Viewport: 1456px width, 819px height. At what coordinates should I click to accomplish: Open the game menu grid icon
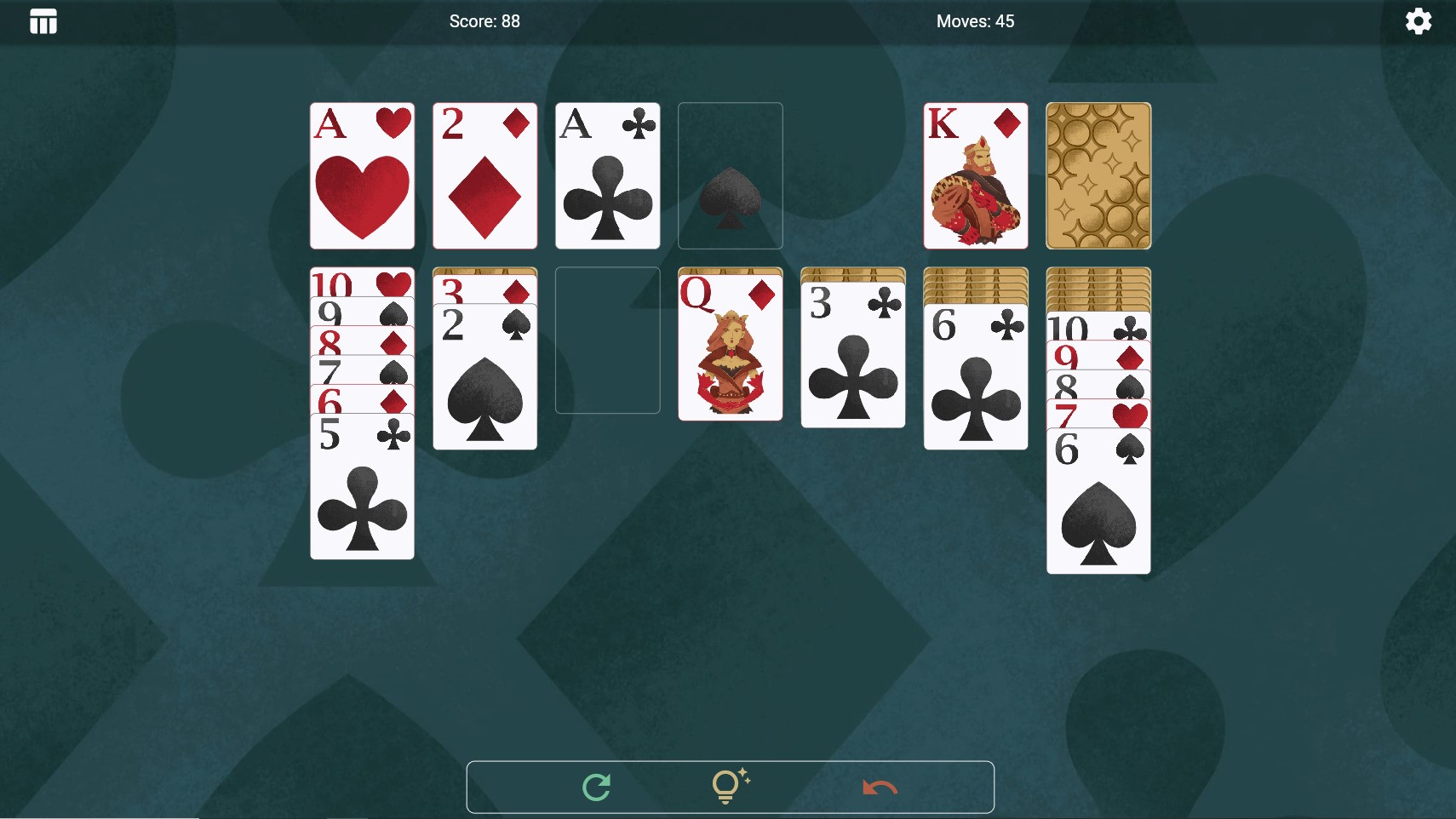[x=43, y=20]
